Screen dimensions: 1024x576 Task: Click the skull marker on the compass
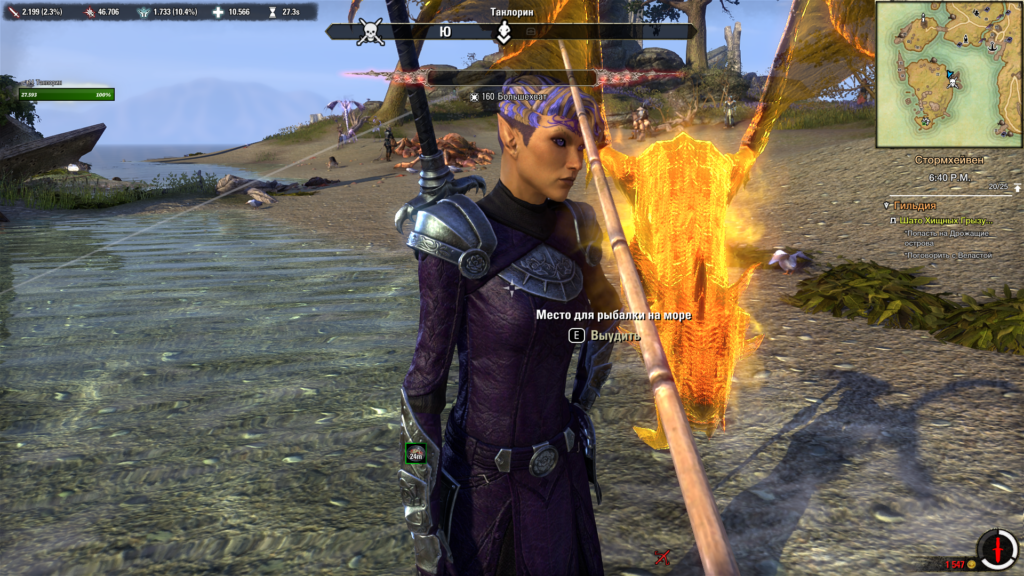(371, 32)
